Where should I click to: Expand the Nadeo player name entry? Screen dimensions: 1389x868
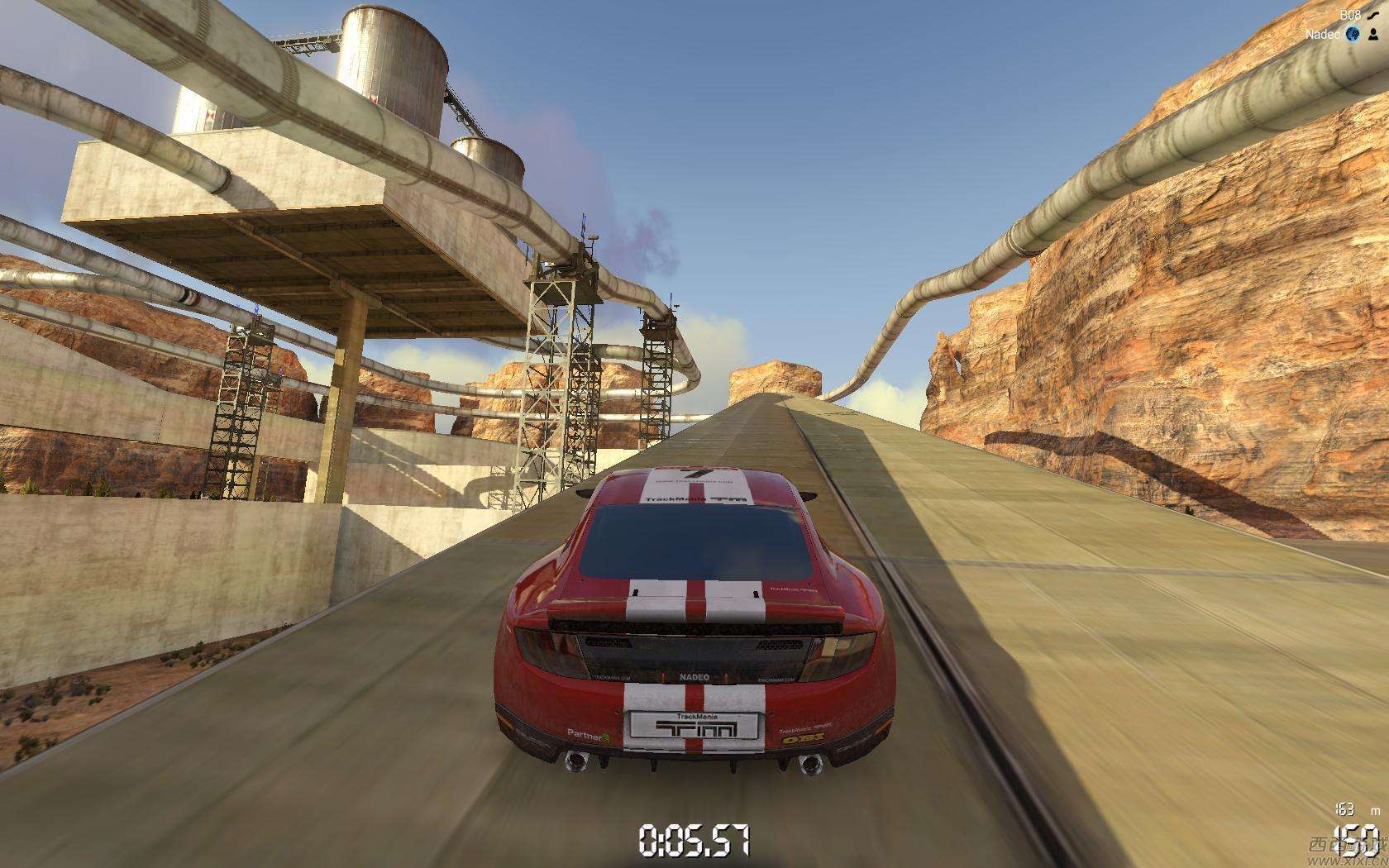click(x=1323, y=36)
